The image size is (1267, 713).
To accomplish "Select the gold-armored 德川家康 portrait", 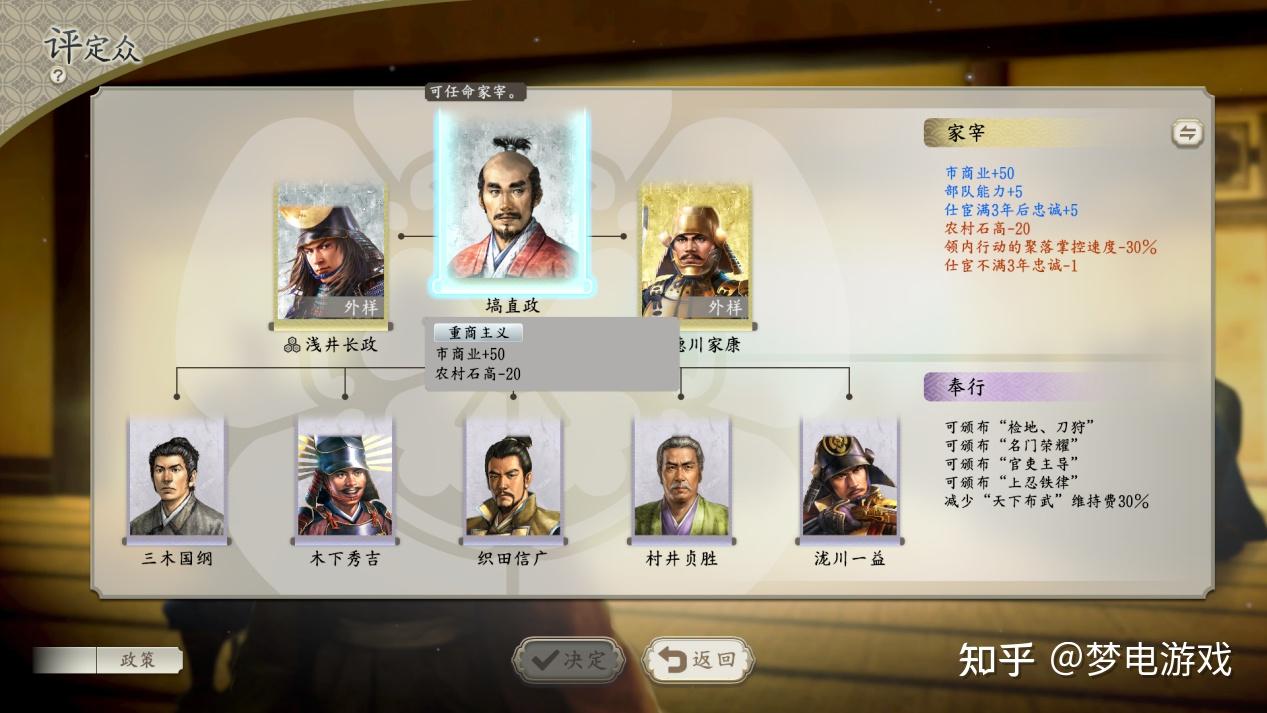I will tap(695, 253).
